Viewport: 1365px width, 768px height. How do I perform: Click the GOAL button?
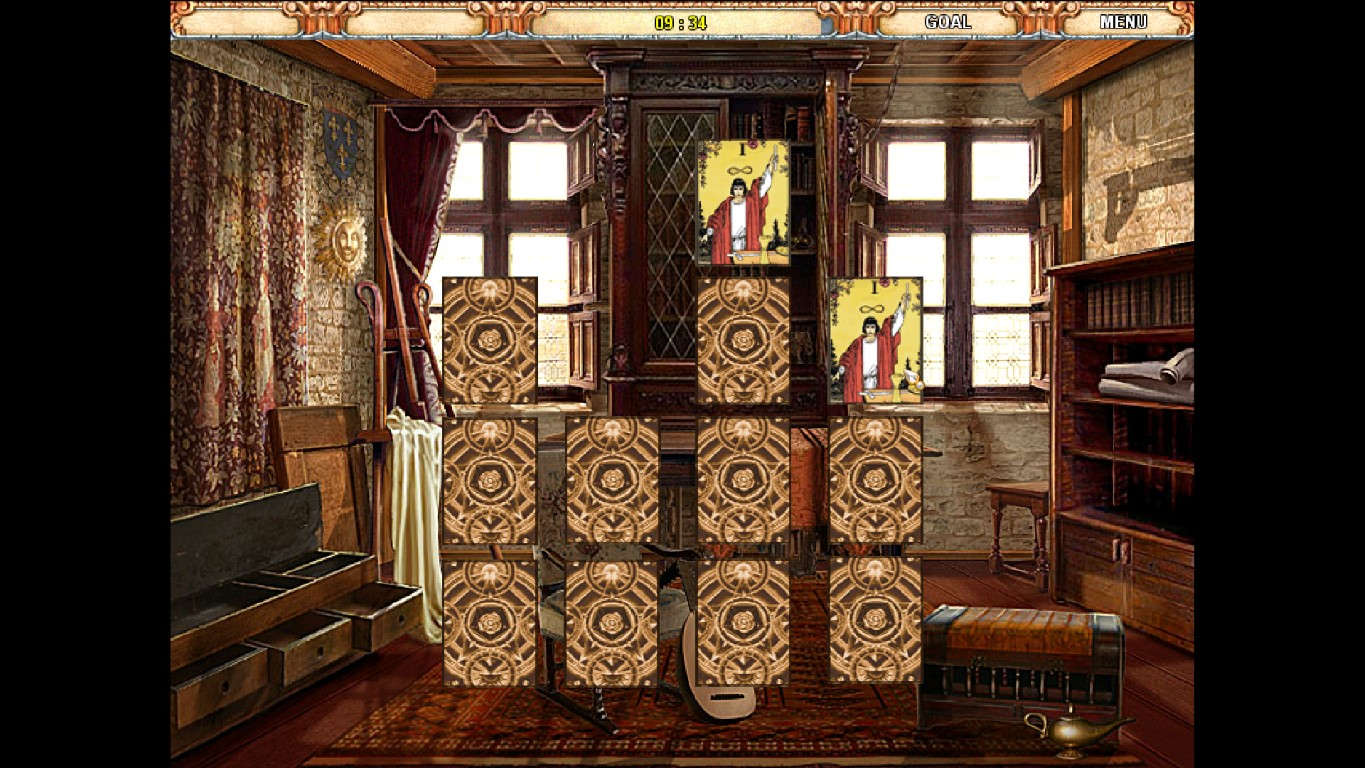945,20
